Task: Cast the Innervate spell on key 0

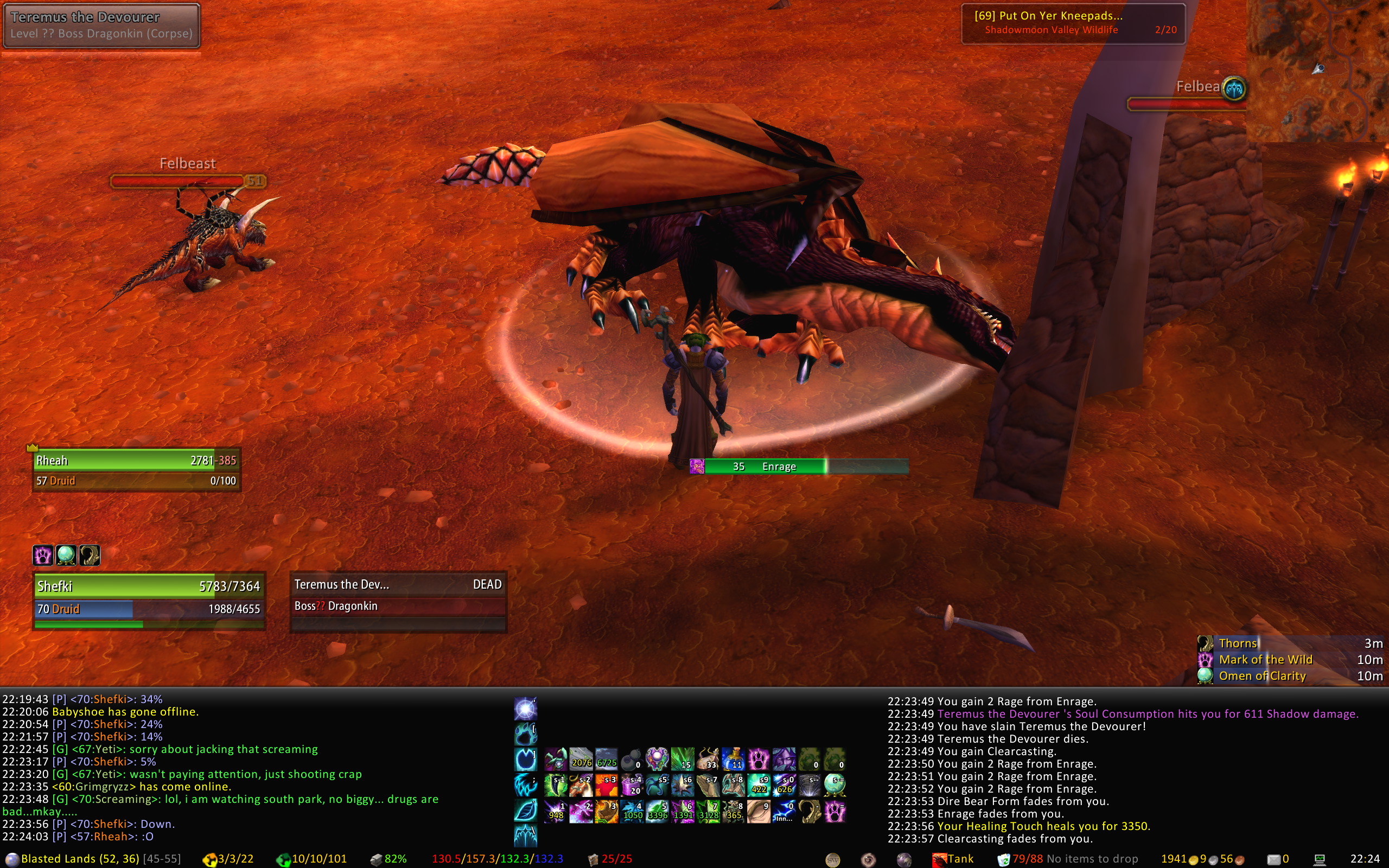Action: 784,812
